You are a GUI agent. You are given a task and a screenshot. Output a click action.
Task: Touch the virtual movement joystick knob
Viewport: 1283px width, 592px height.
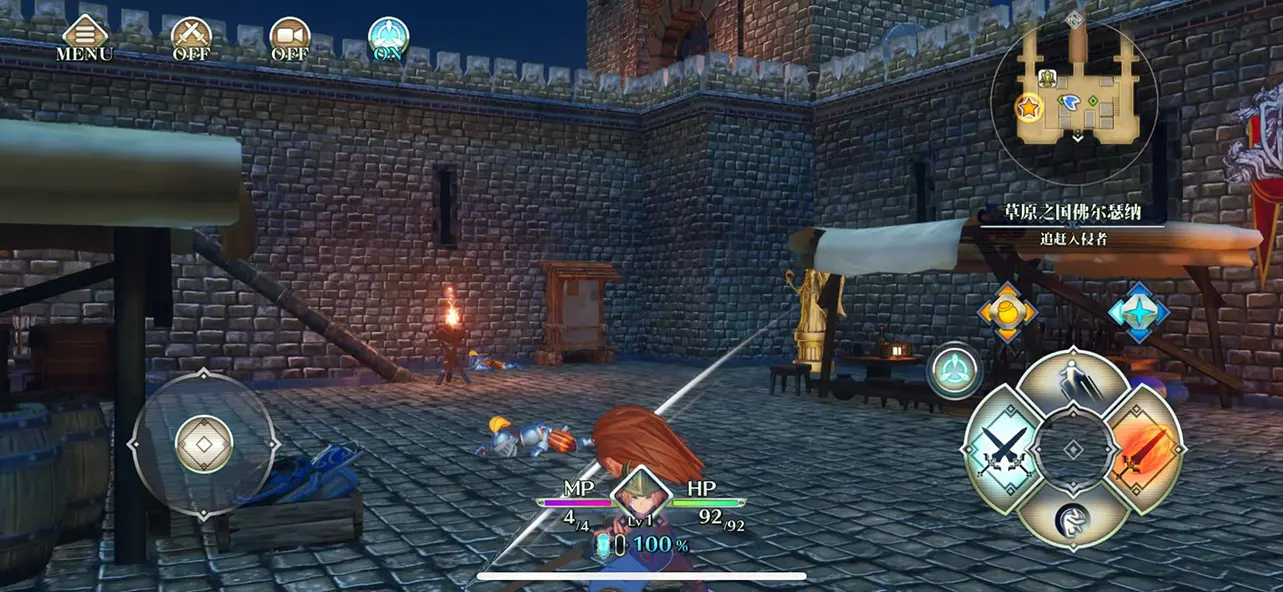(204, 444)
